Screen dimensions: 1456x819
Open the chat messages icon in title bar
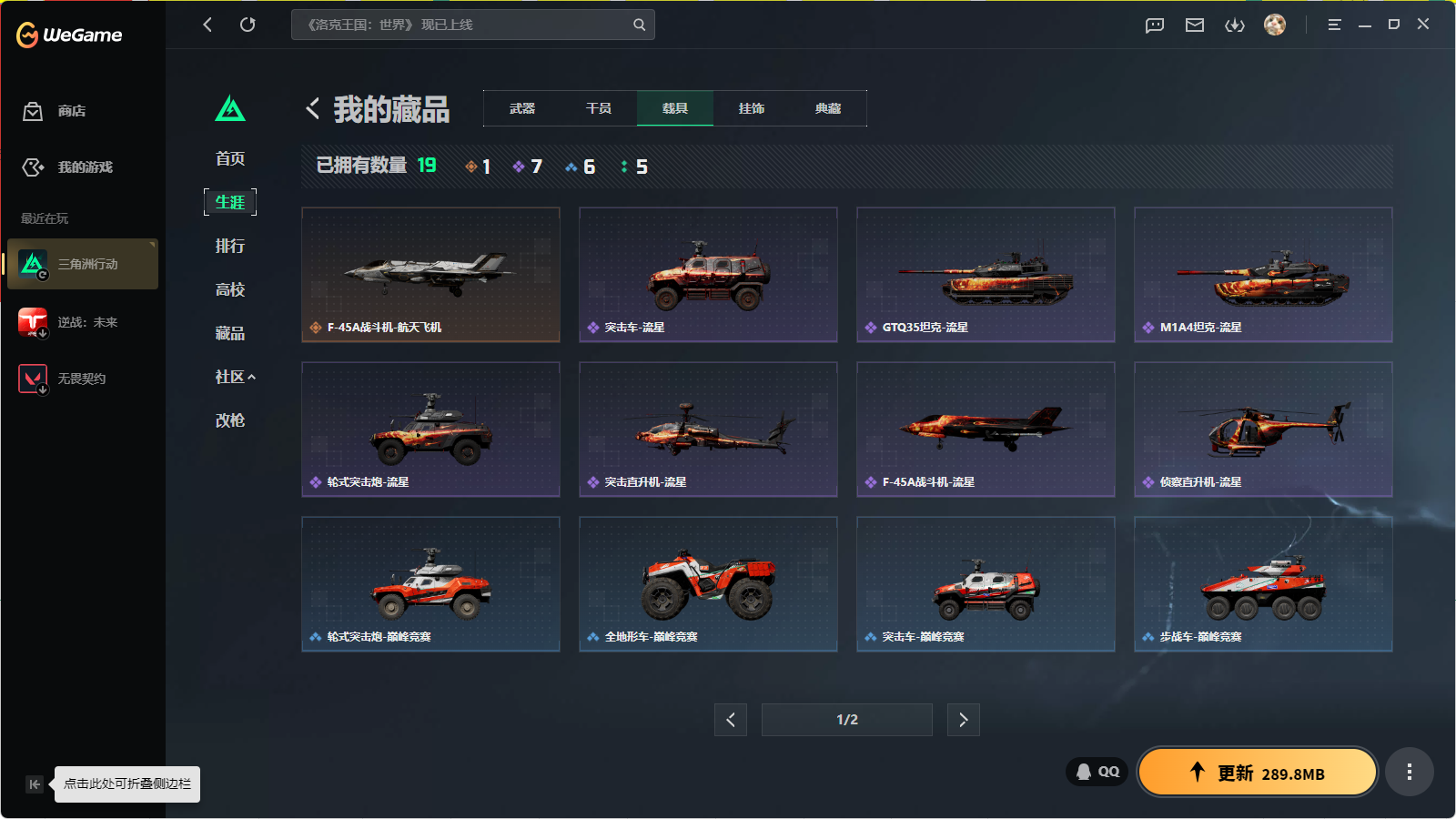tap(1154, 25)
